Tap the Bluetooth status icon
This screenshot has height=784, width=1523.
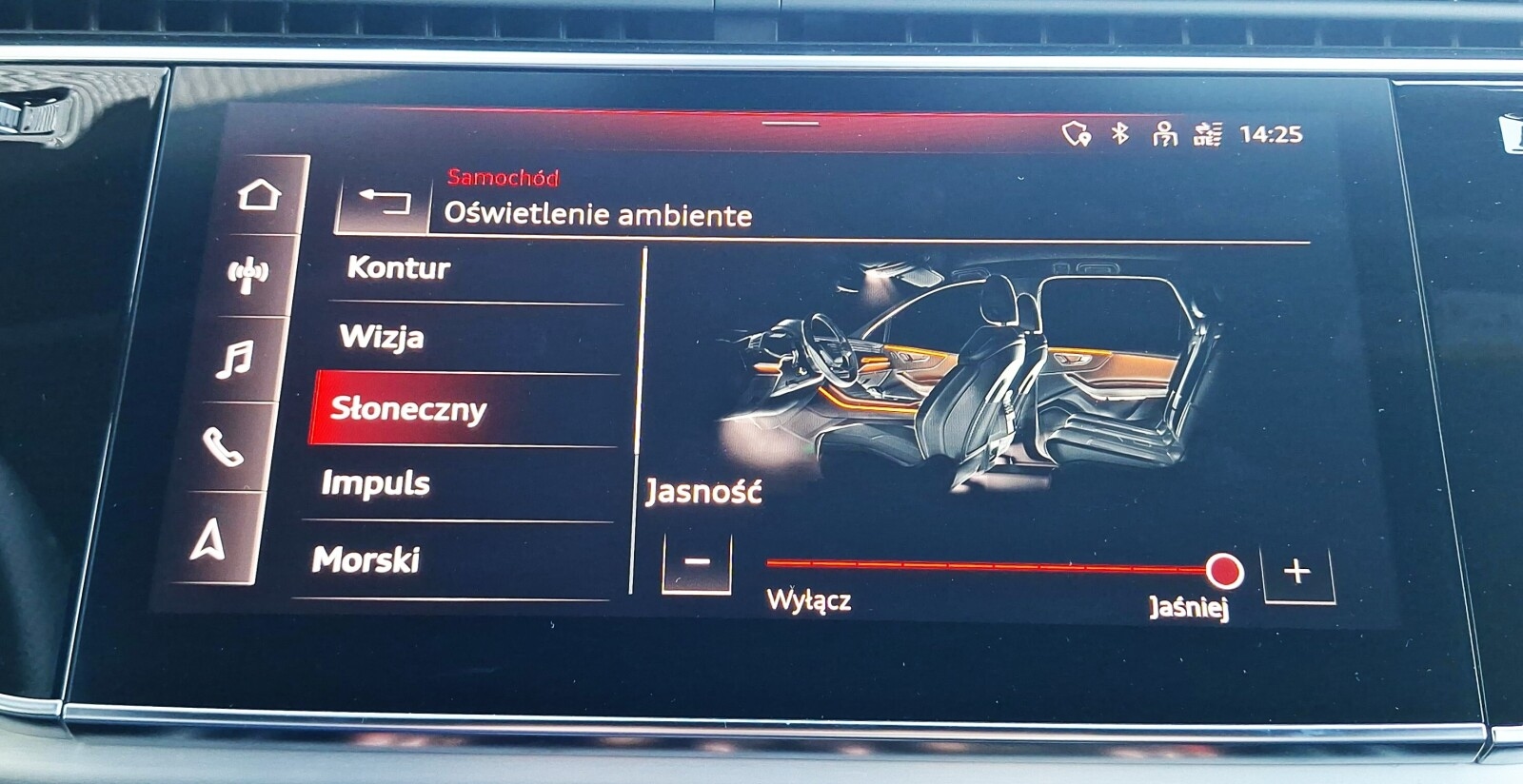point(1118,135)
